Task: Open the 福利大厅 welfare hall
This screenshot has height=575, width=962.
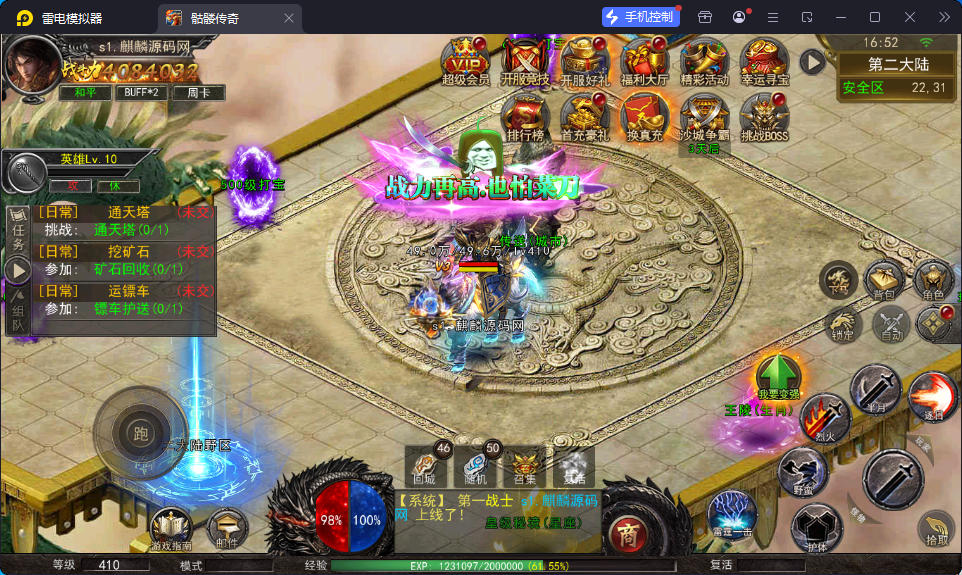Action: pyautogui.click(x=644, y=61)
